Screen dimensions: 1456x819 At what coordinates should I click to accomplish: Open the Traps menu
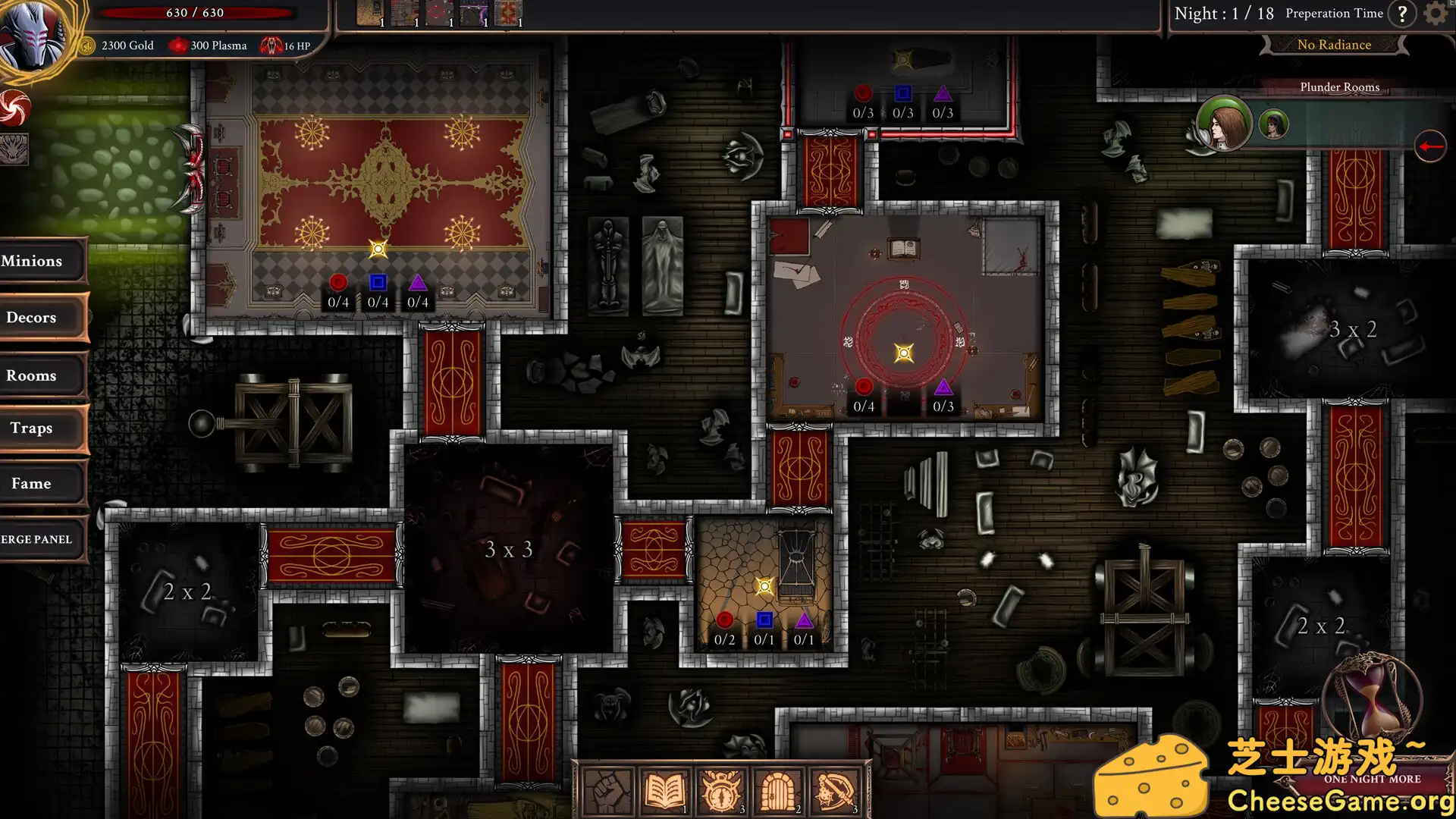(x=42, y=428)
